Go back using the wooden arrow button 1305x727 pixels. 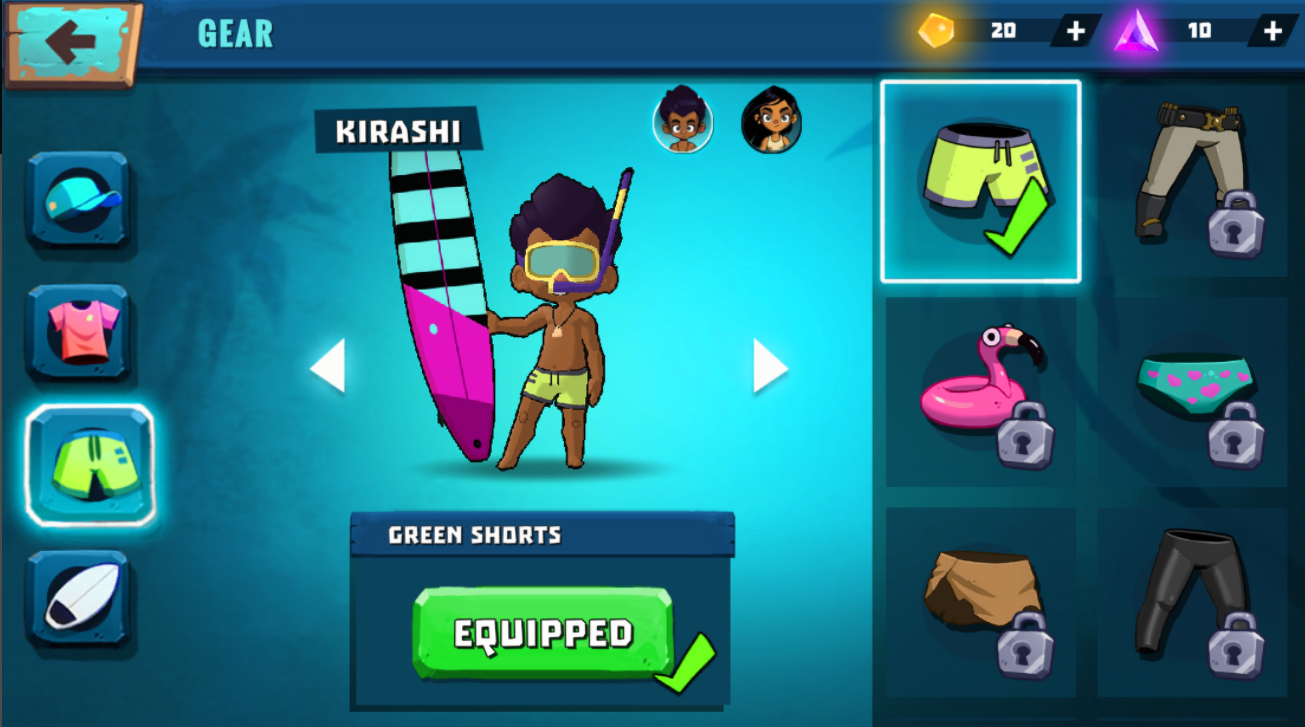coord(71,42)
